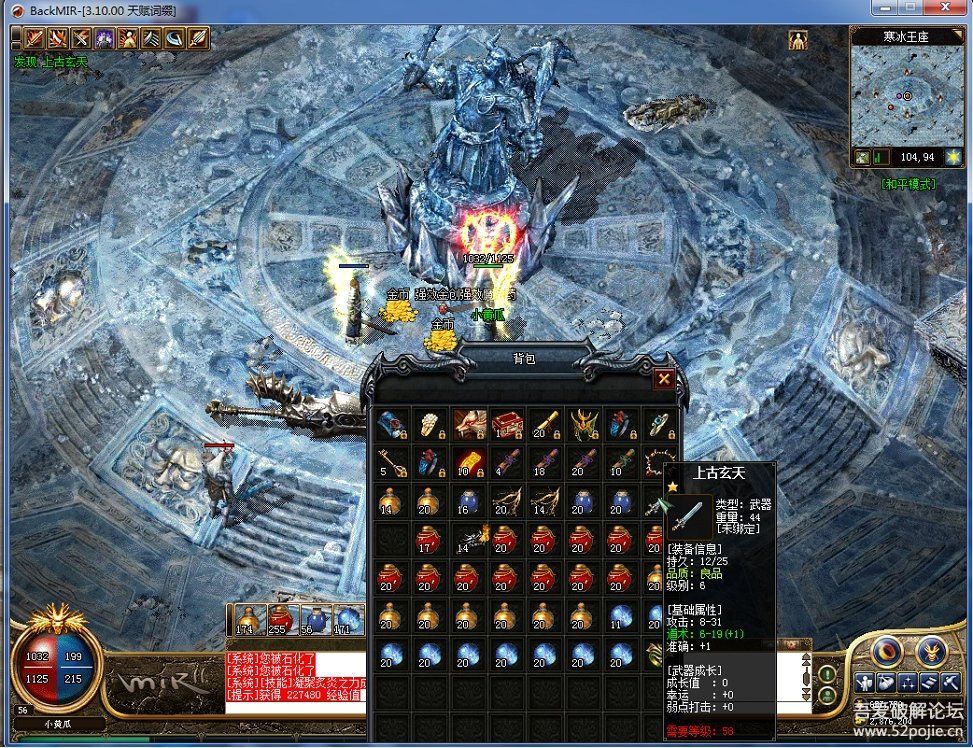Click the map icon below the minimap
Viewport: 973px width, 748px height.
(862, 157)
